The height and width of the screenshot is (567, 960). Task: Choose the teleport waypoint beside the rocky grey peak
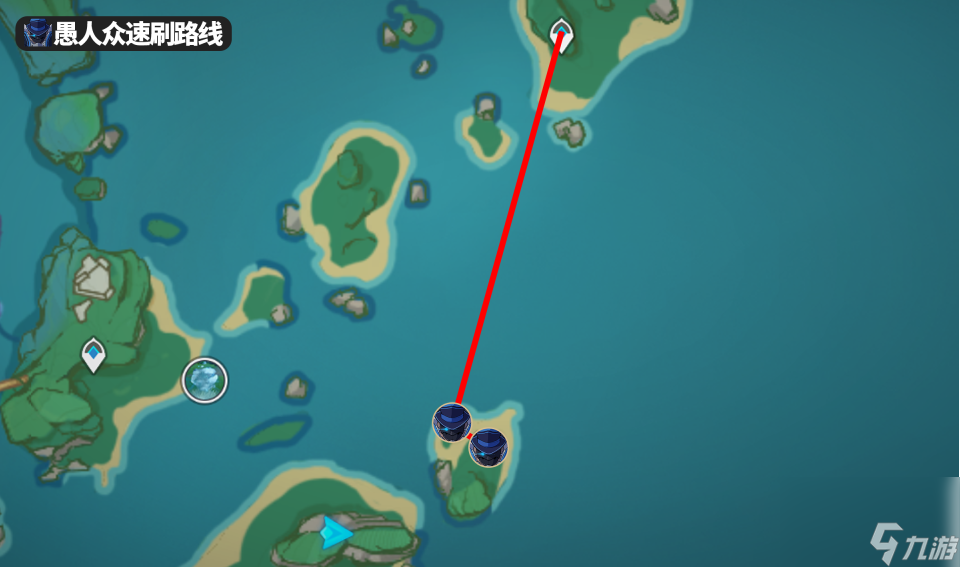pyautogui.click(x=93, y=354)
